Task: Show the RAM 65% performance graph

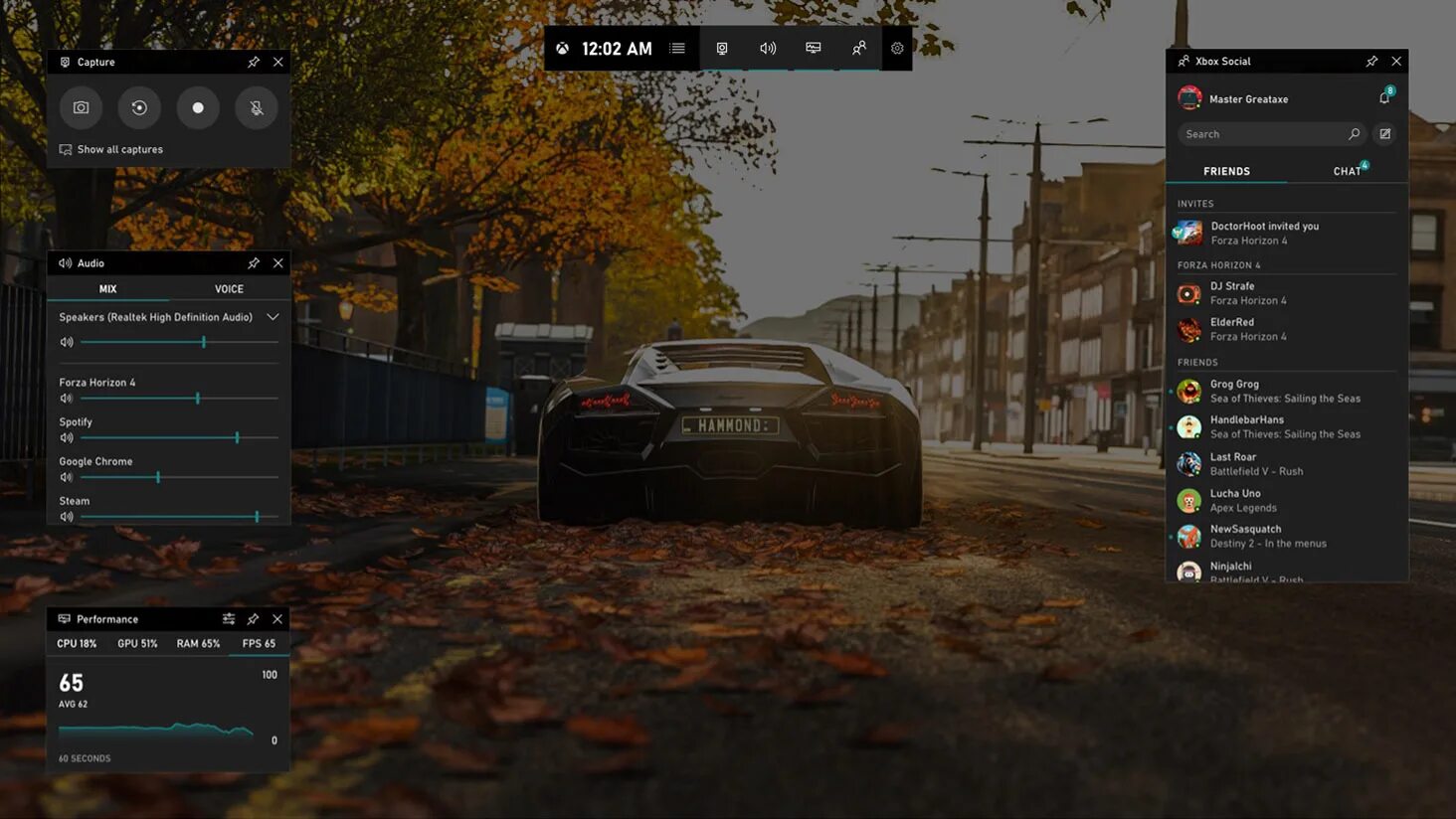Action: [x=198, y=644]
